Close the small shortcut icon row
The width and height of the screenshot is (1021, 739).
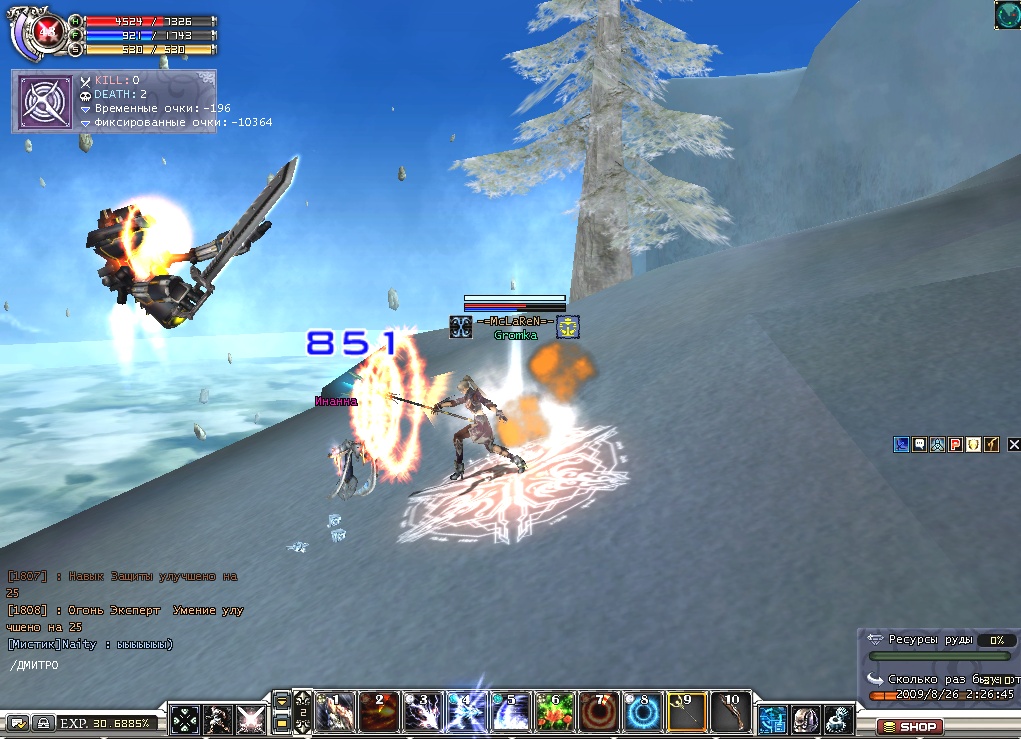click(1013, 445)
